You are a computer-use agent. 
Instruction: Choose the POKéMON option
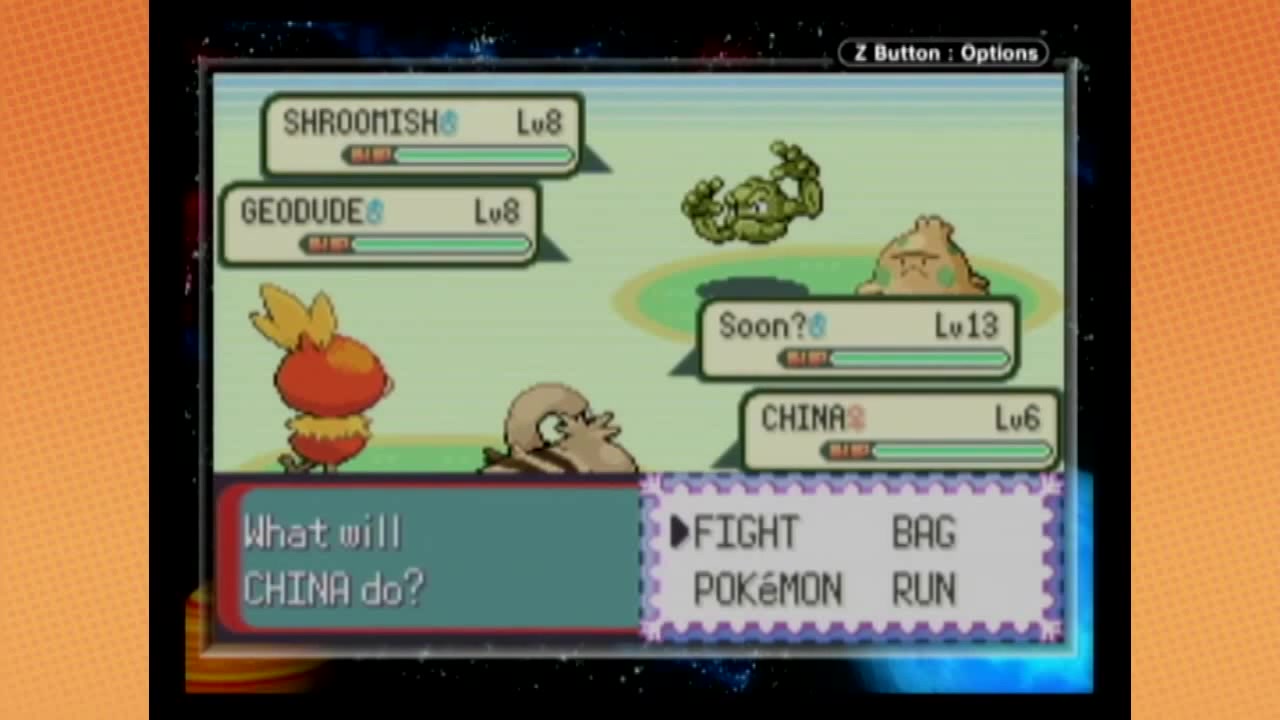(767, 590)
